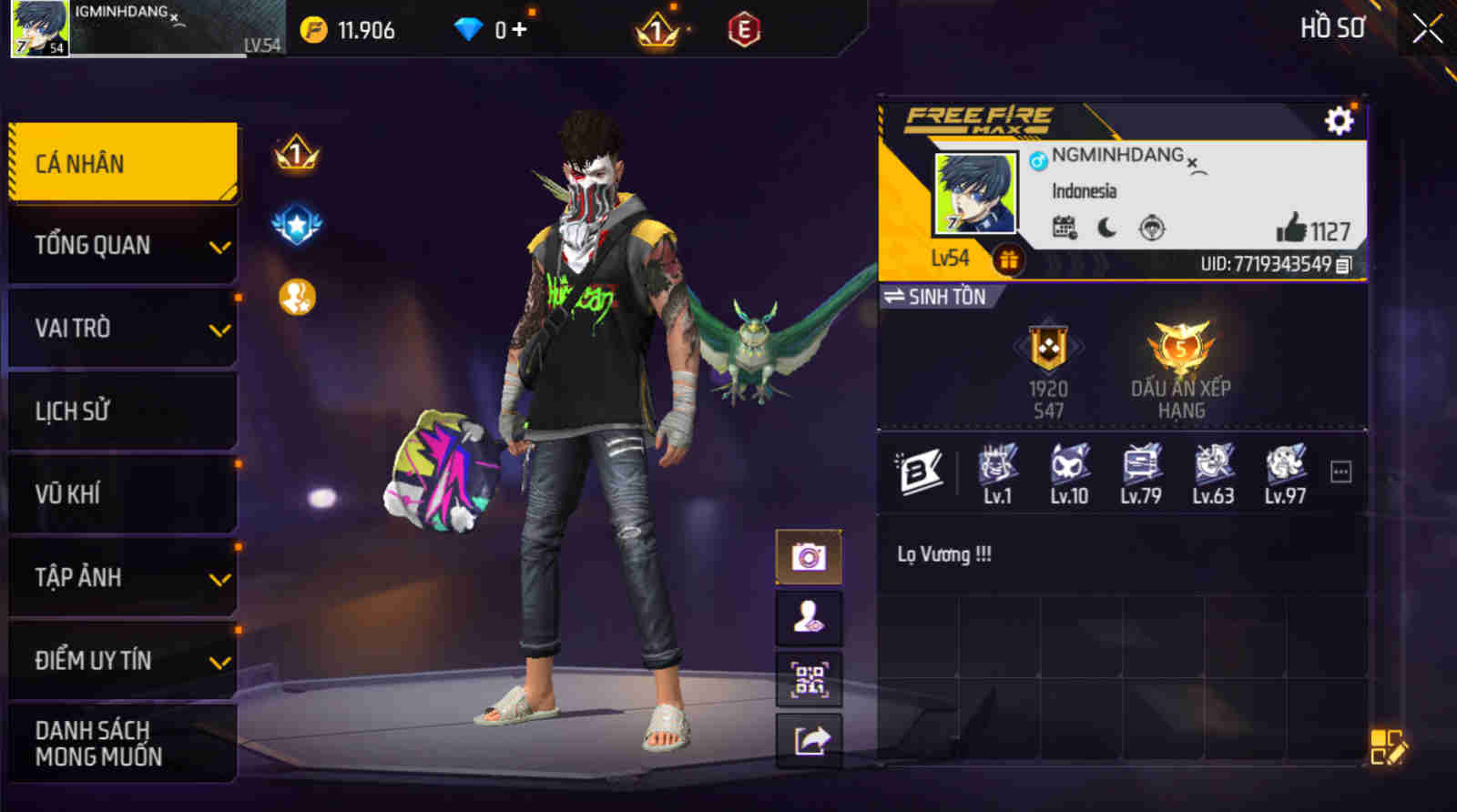
Task: Toggle the parachute badge icon near Indonesia
Action: click(1149, 228)
